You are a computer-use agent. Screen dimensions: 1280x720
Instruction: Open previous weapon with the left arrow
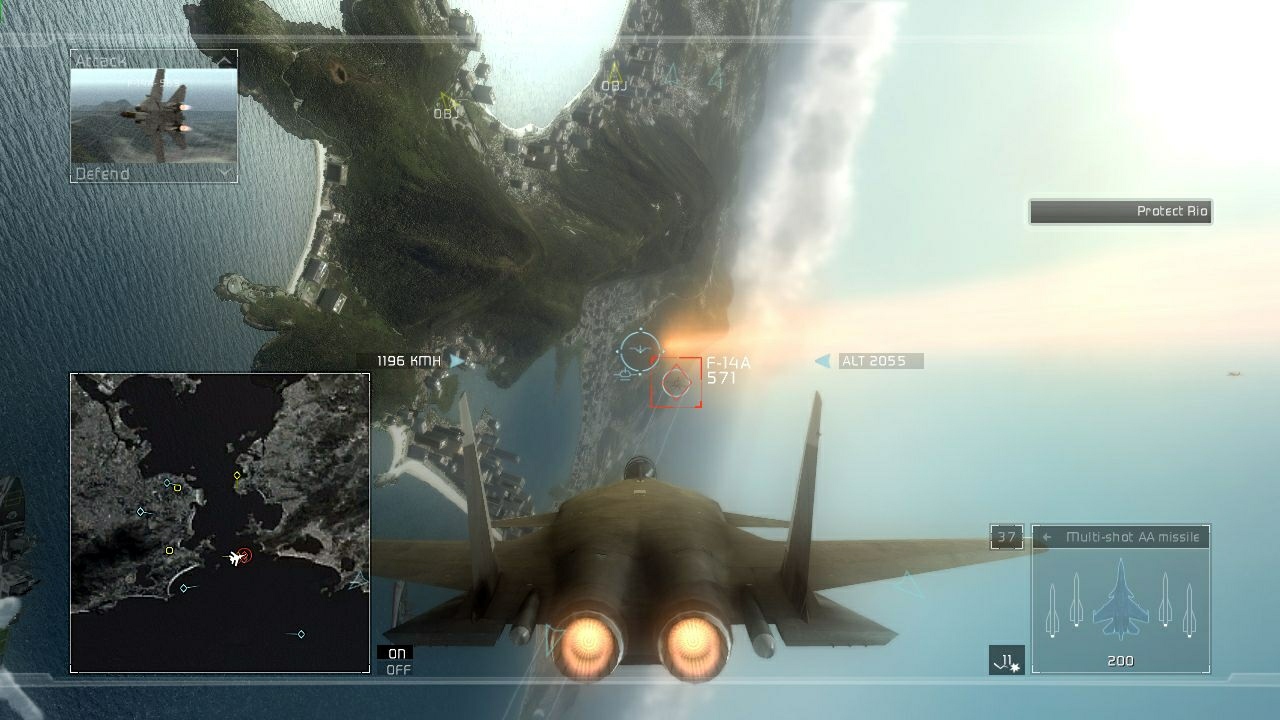point(1047,536)
